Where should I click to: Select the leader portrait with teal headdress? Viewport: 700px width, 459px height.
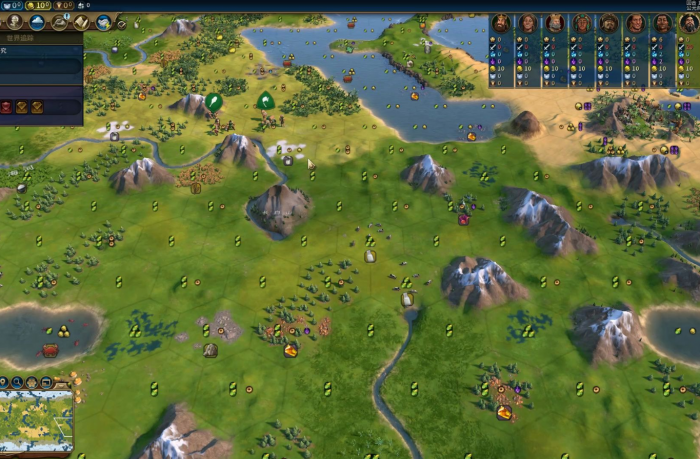tap(582, 23)
